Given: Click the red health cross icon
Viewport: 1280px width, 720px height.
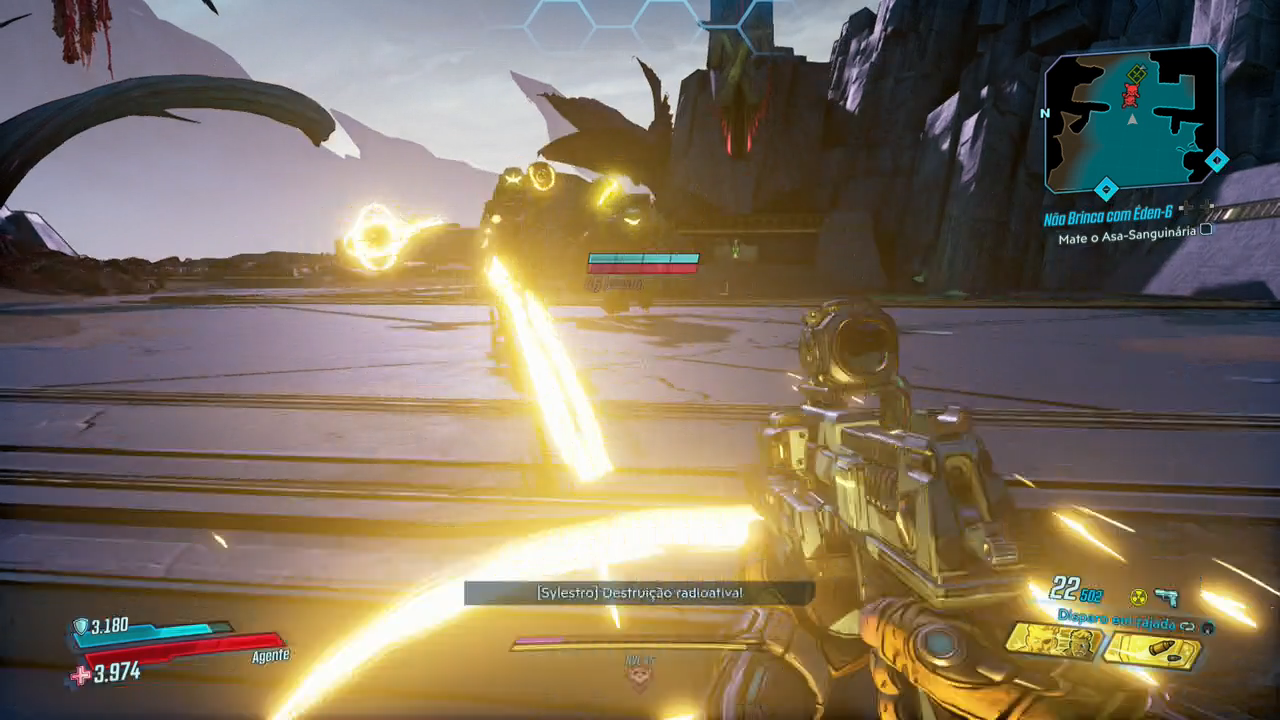Looking at the screenshot, I should [x=79, y=675].
